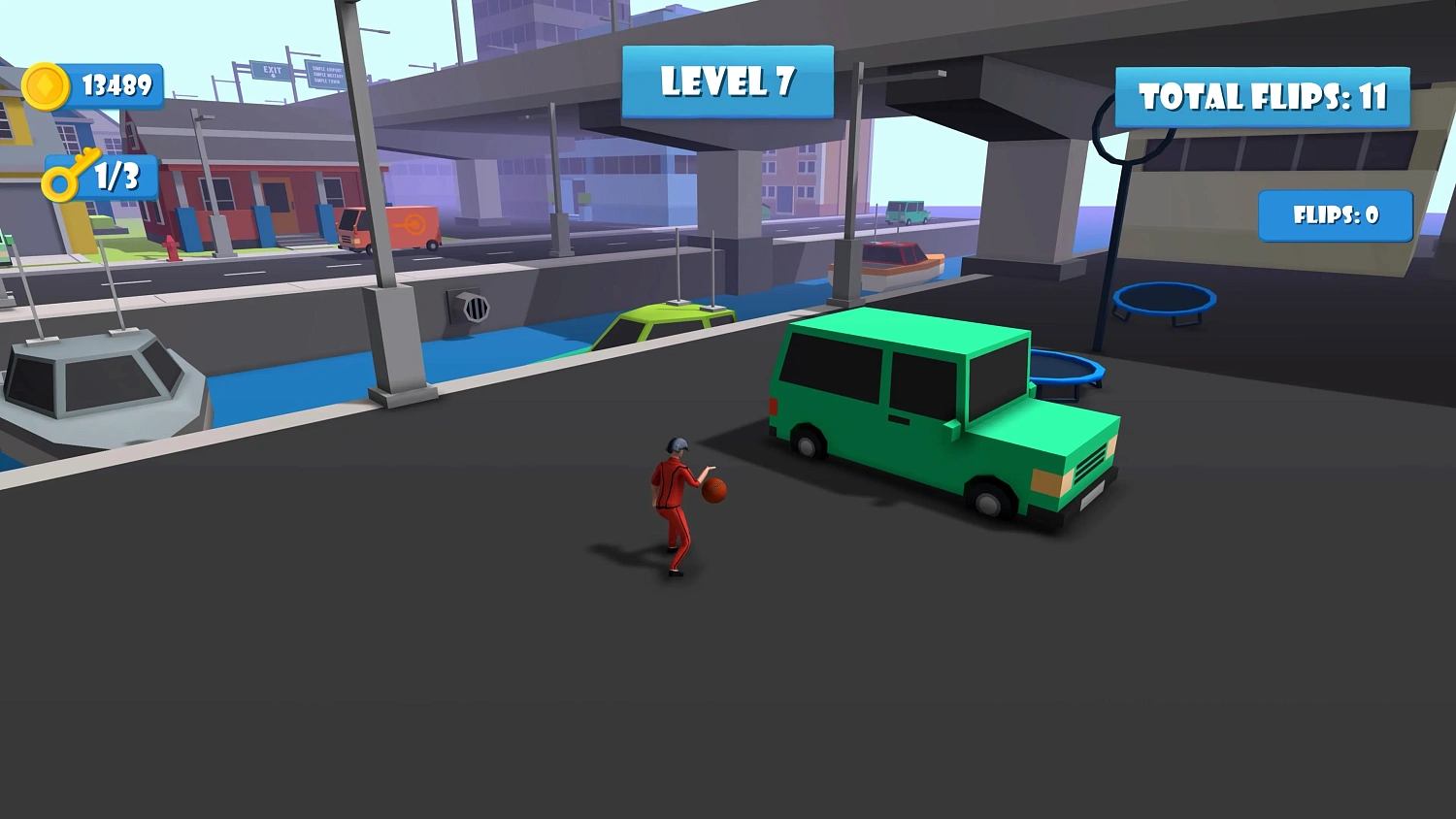Click the Total Flips: 11 panel
Image resolution: width=1456 pixels, height=819 pixels.
point(1262,97)
